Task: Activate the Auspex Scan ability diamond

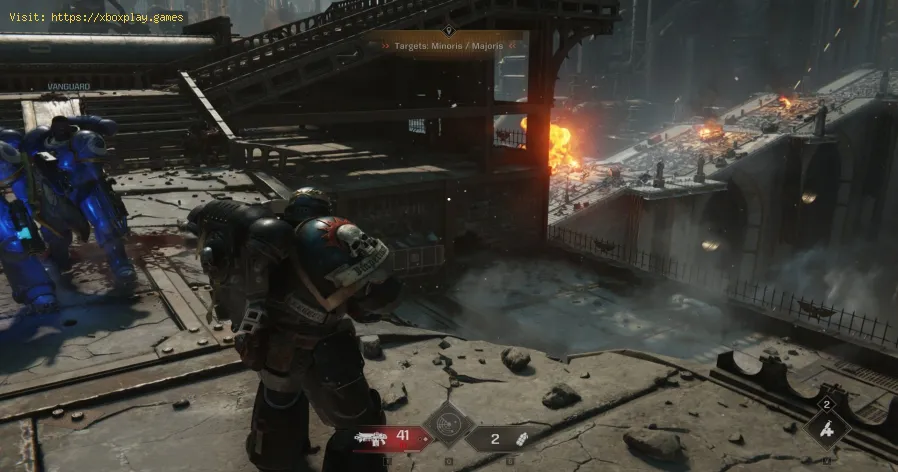Action: click(447, 424)
